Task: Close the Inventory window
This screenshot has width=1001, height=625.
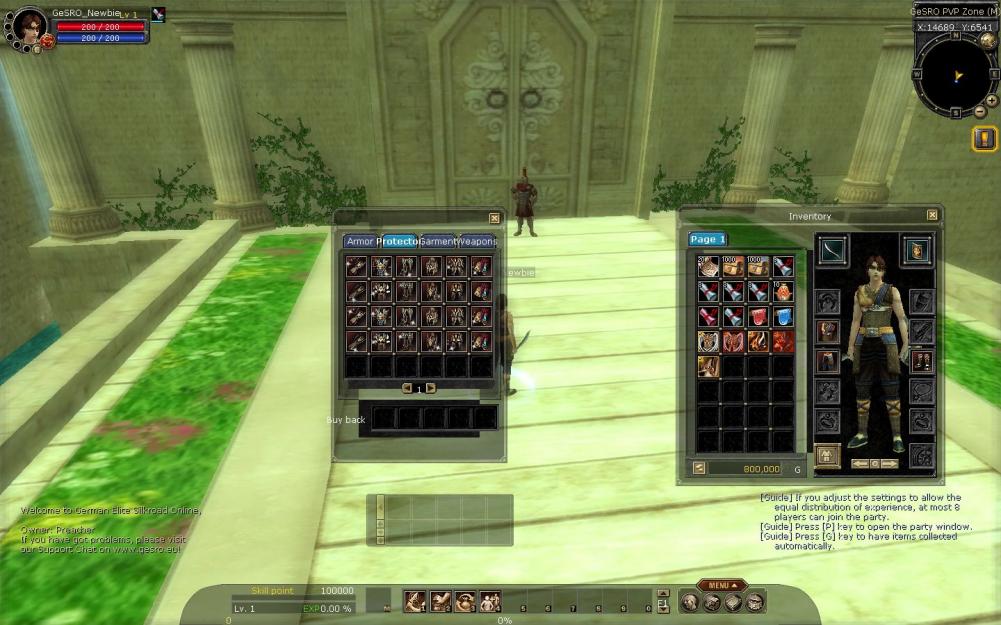Action: click(932, 215)
